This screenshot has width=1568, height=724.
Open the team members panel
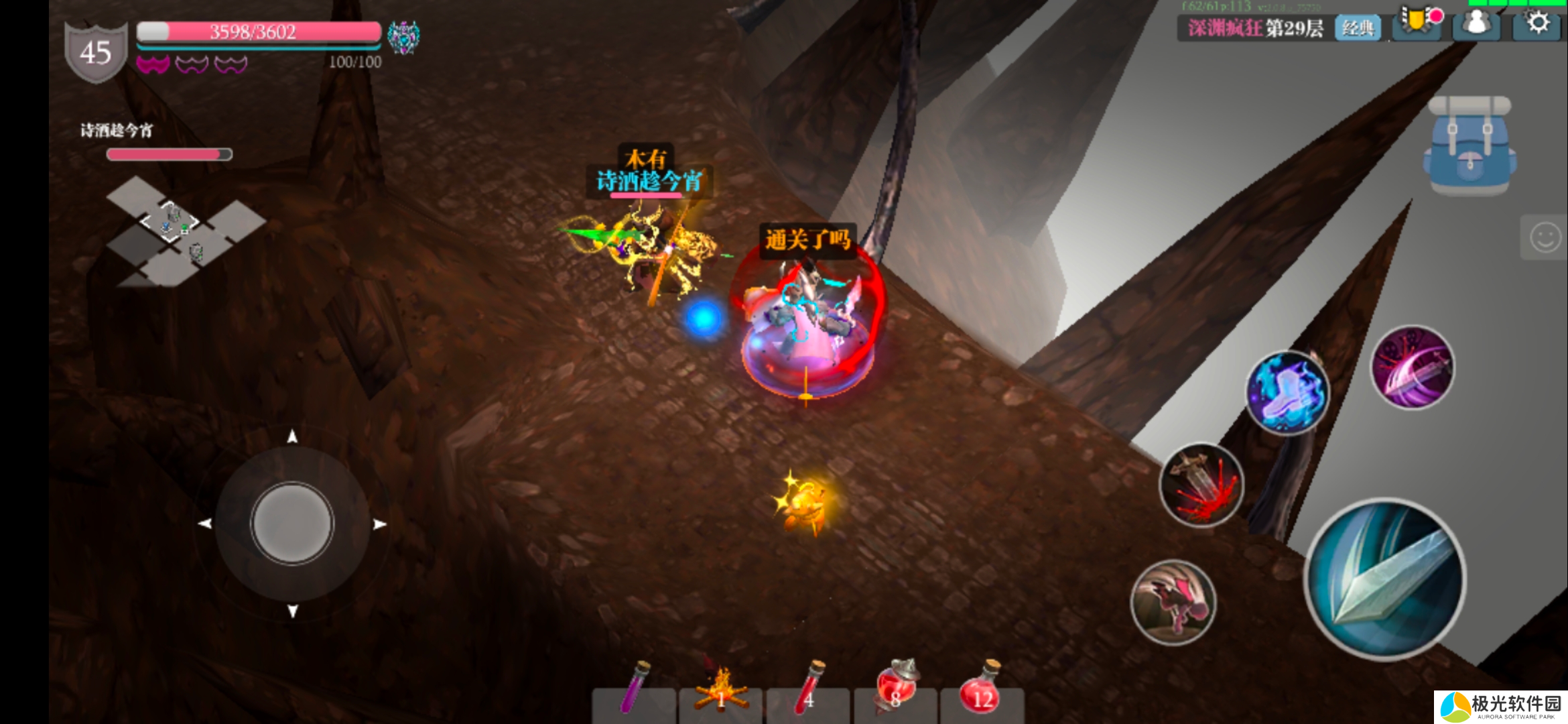click(x=1476, y=25)
